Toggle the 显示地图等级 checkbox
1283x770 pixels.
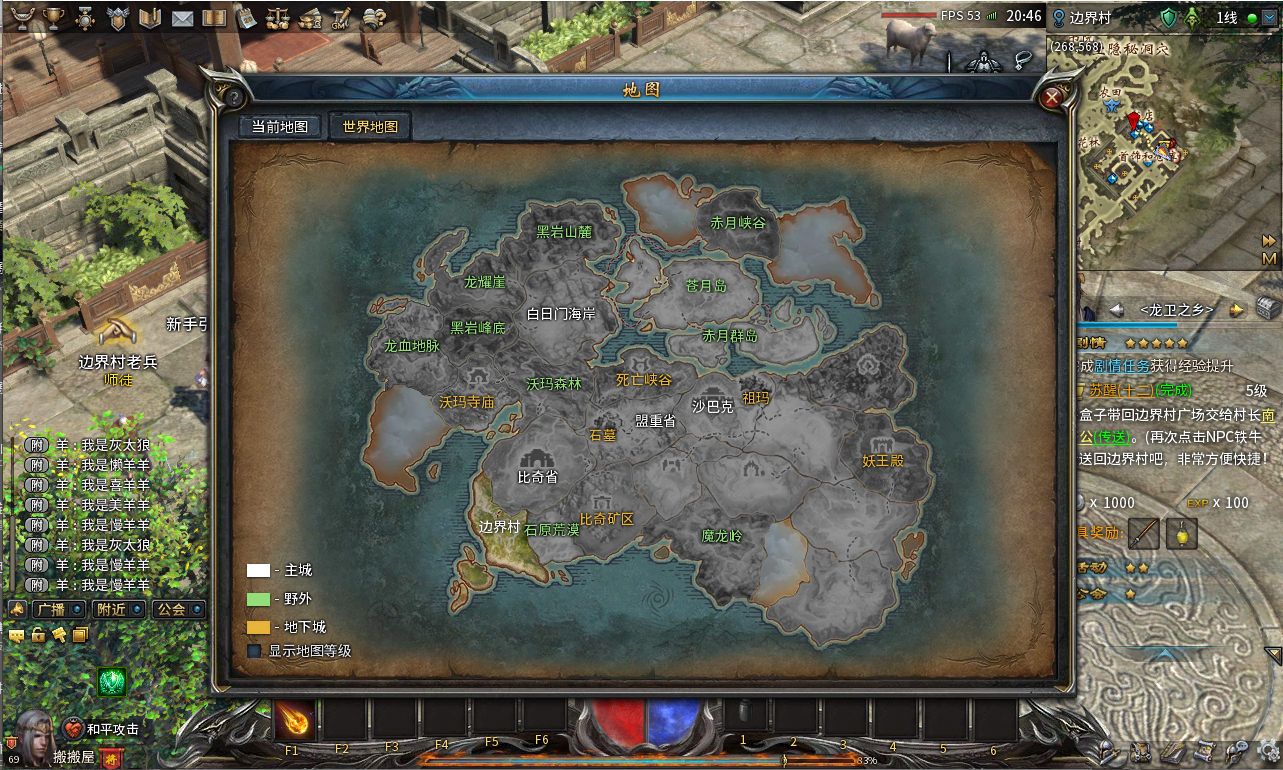(x=254, y=651)
